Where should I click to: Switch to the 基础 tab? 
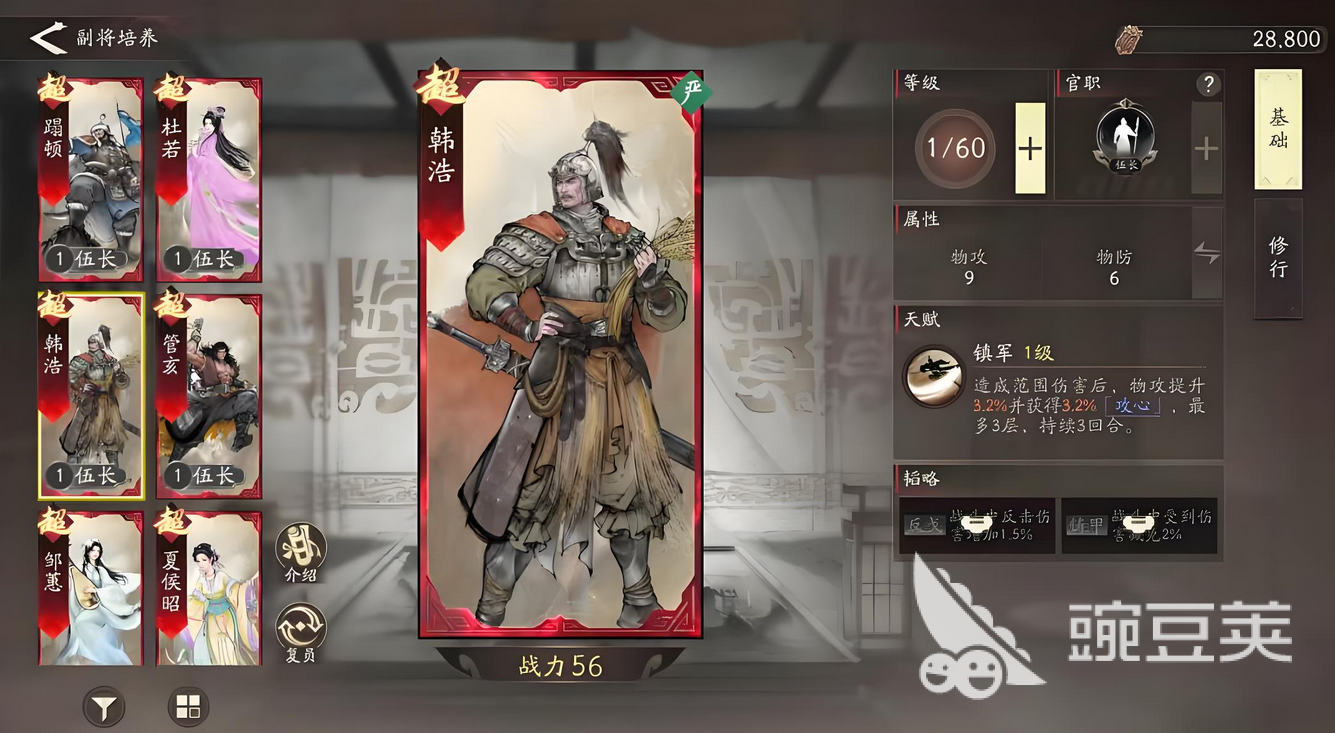[1278, 129]
